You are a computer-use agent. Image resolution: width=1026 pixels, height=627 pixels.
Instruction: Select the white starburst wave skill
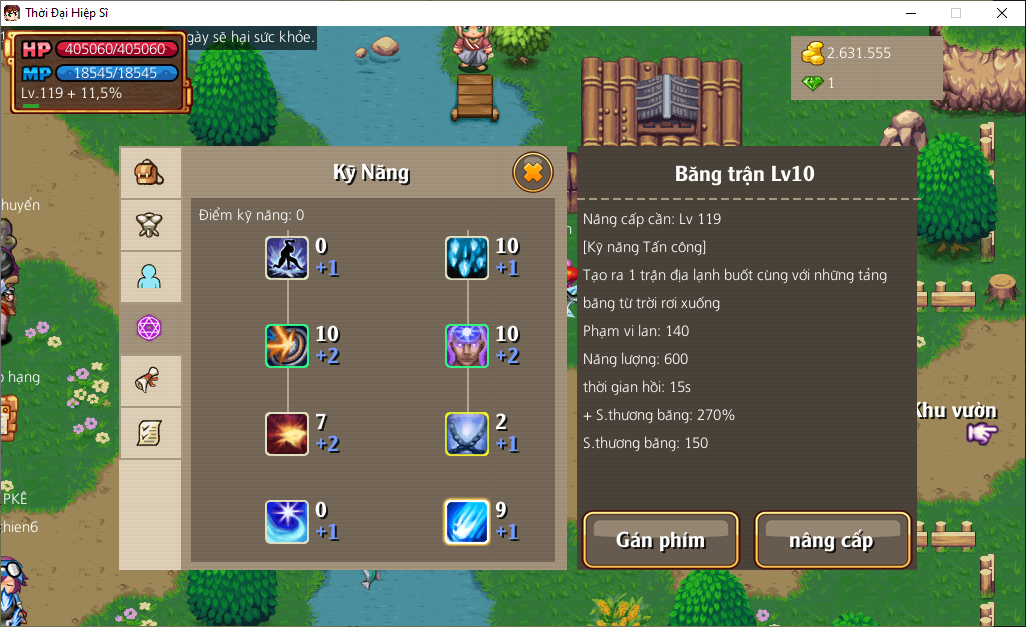(x=287, y=522)
